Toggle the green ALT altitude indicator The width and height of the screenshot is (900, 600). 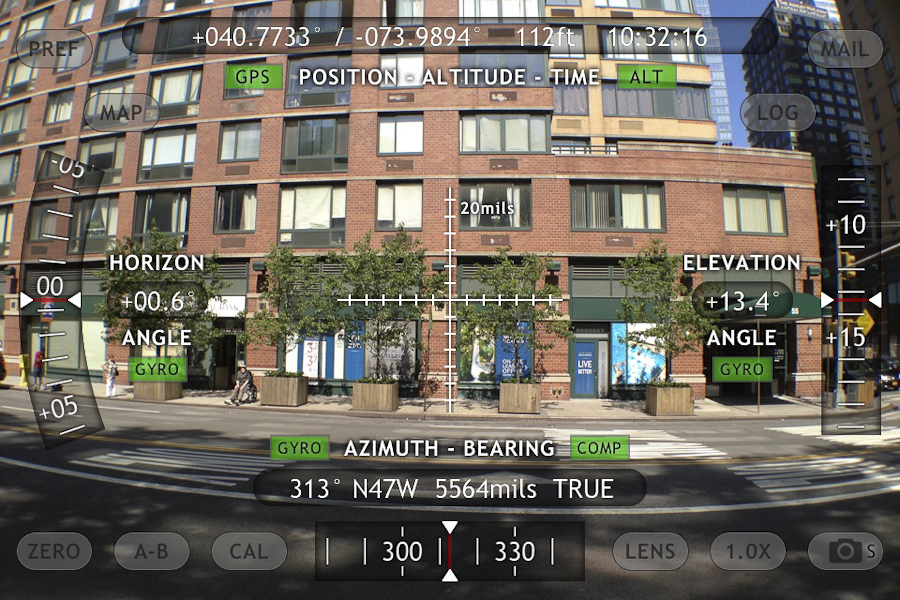[646, 77]
